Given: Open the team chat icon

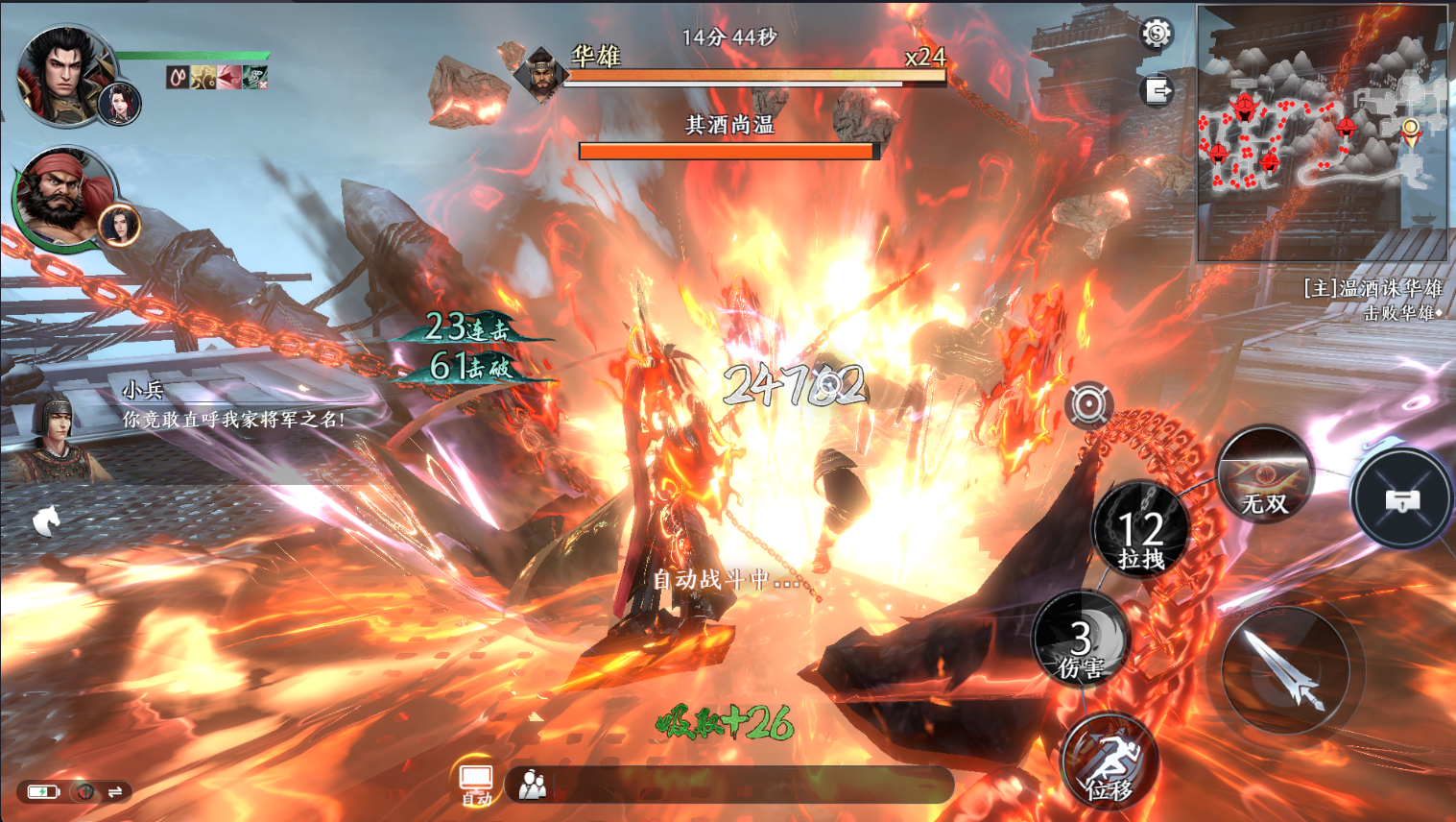Looking at the screenshot, I should click(x=533, y=785).
